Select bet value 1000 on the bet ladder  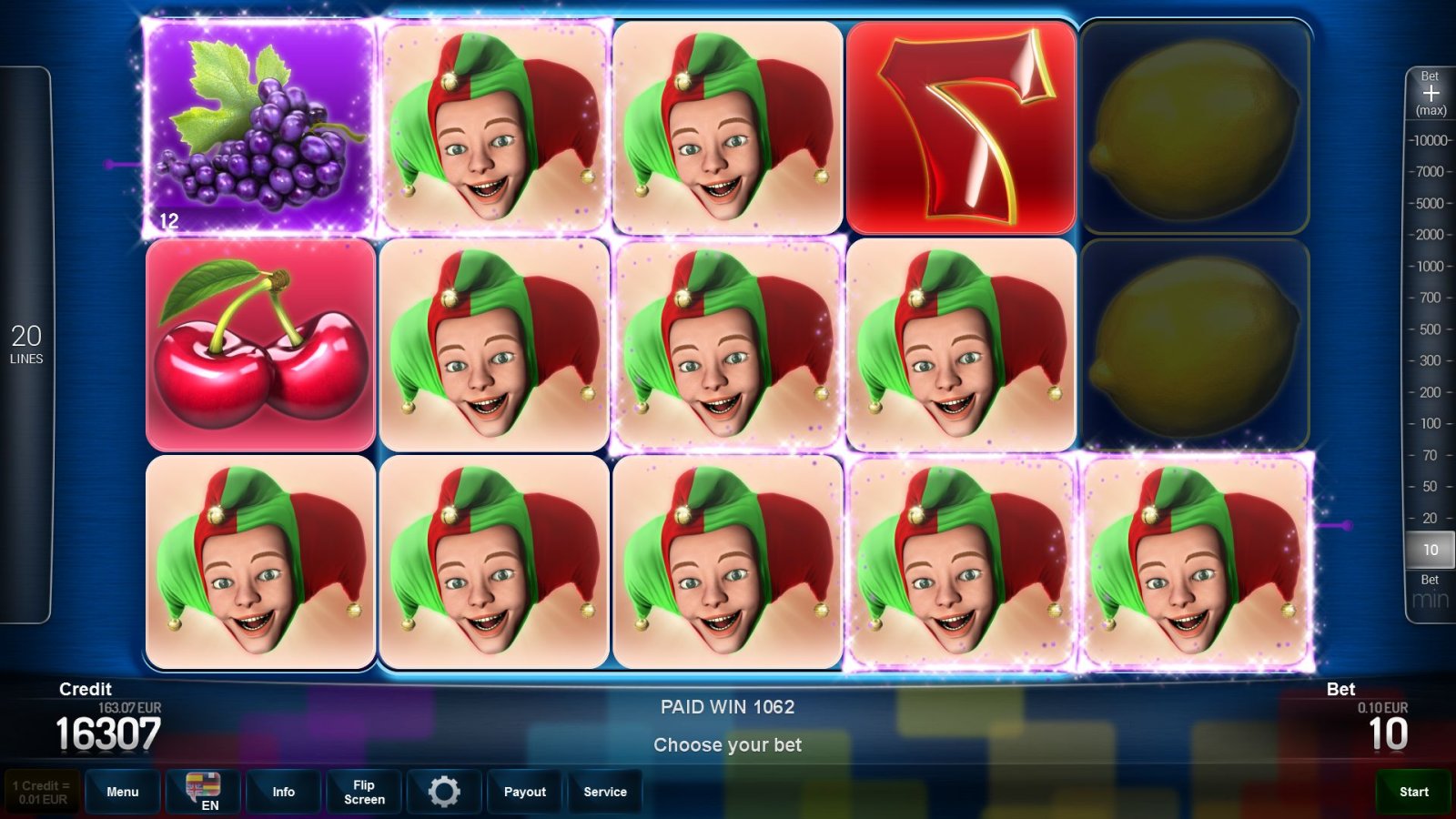[x=1432, y=267]
